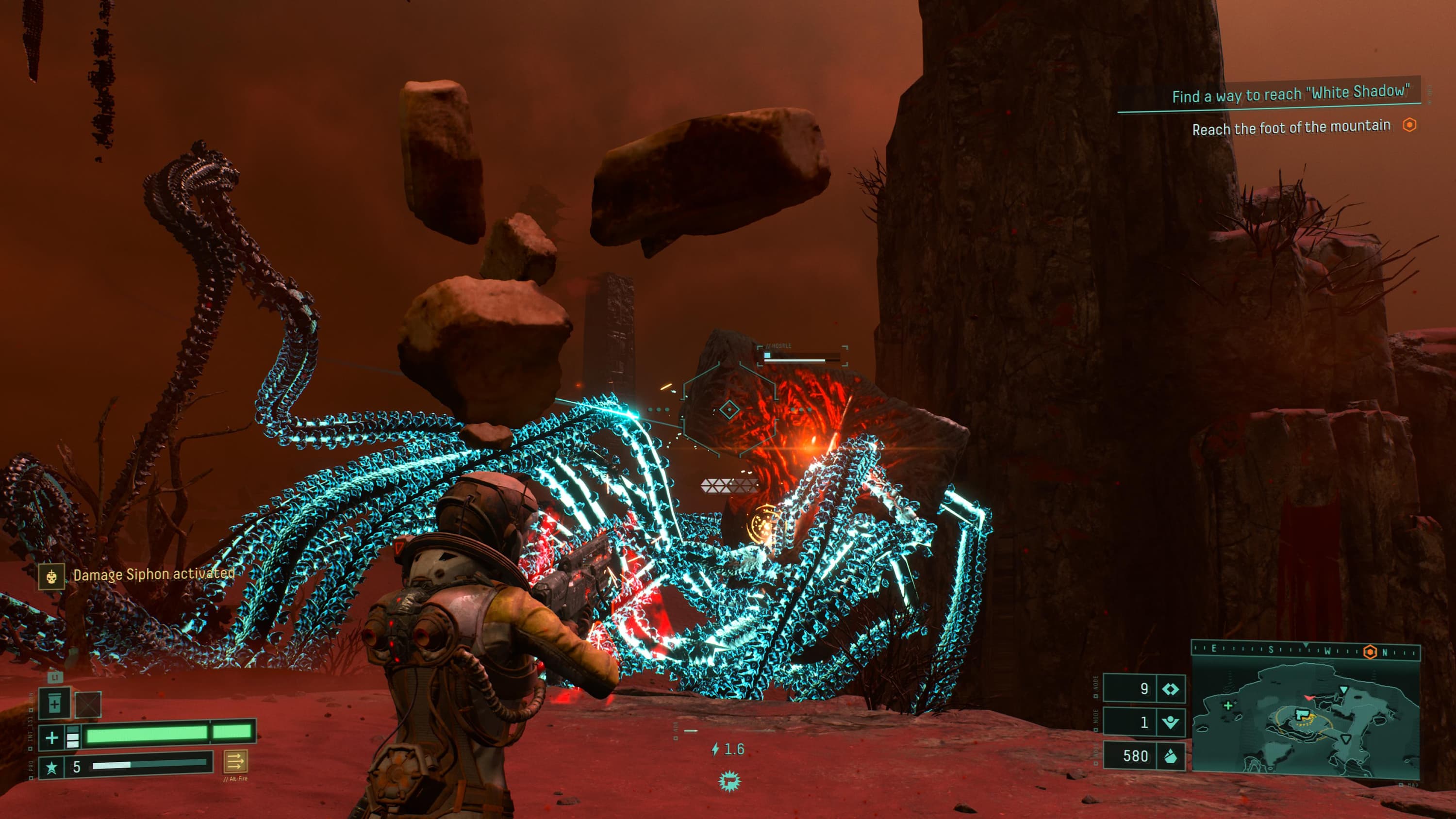Click the orange objective marker on compass
This screenshot has width=1456, height=819.
point(1370,652)
